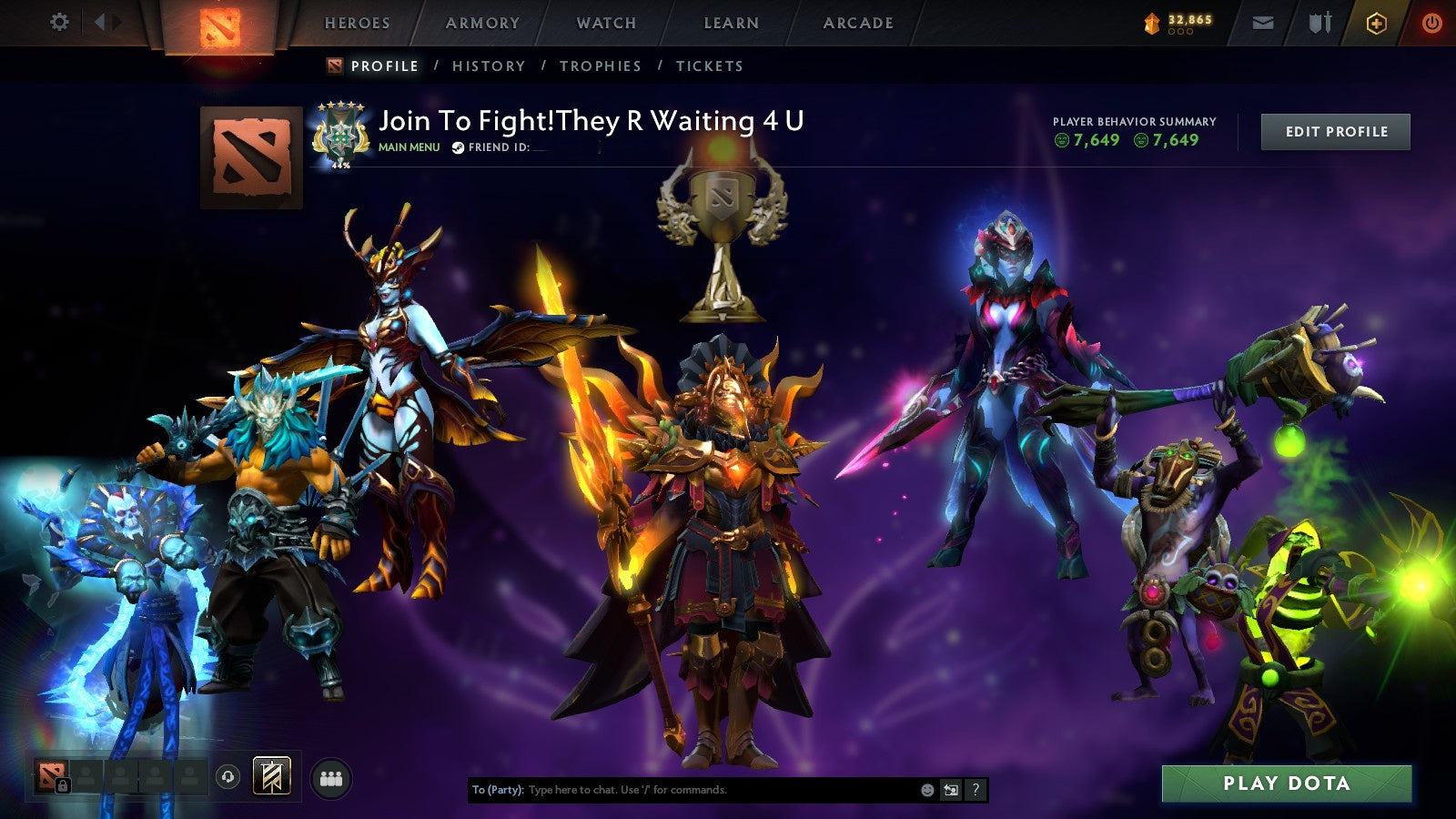The width and height of the screenshot is (1456, 819).
Task: Open your mail inbox notifications
Action: click(1264, 23)
